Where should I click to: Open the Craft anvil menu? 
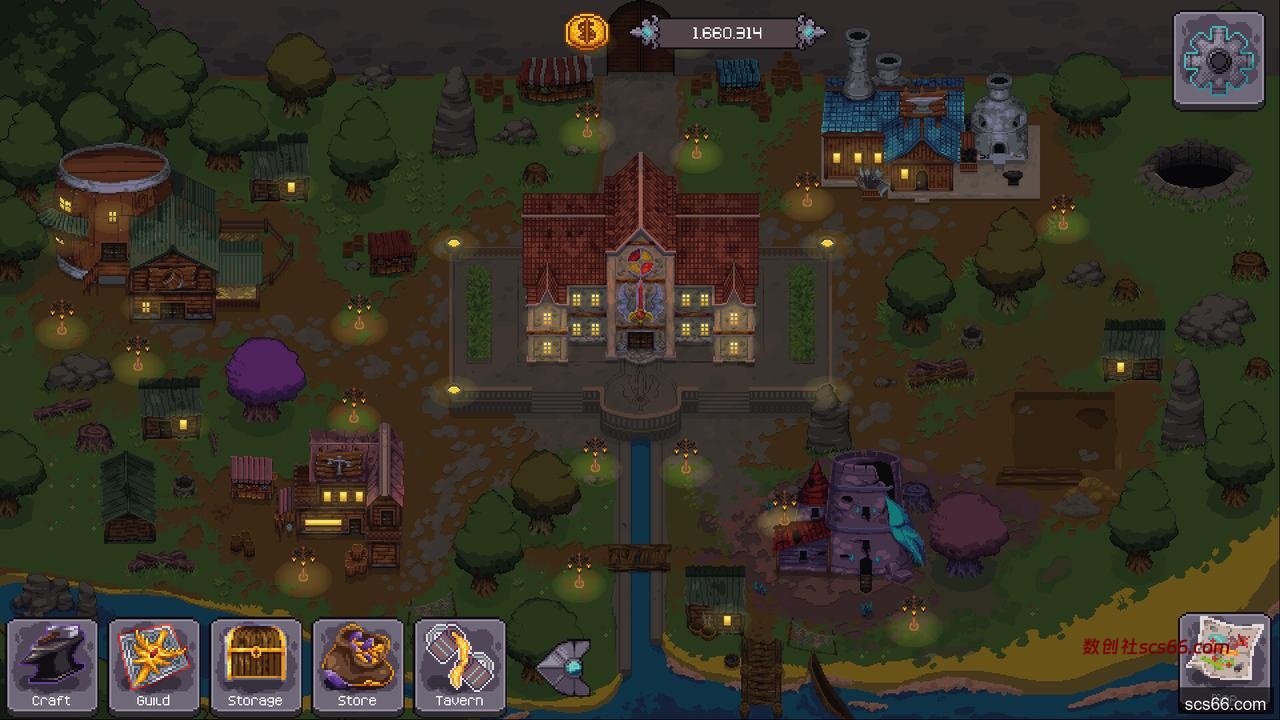point(52,665)
